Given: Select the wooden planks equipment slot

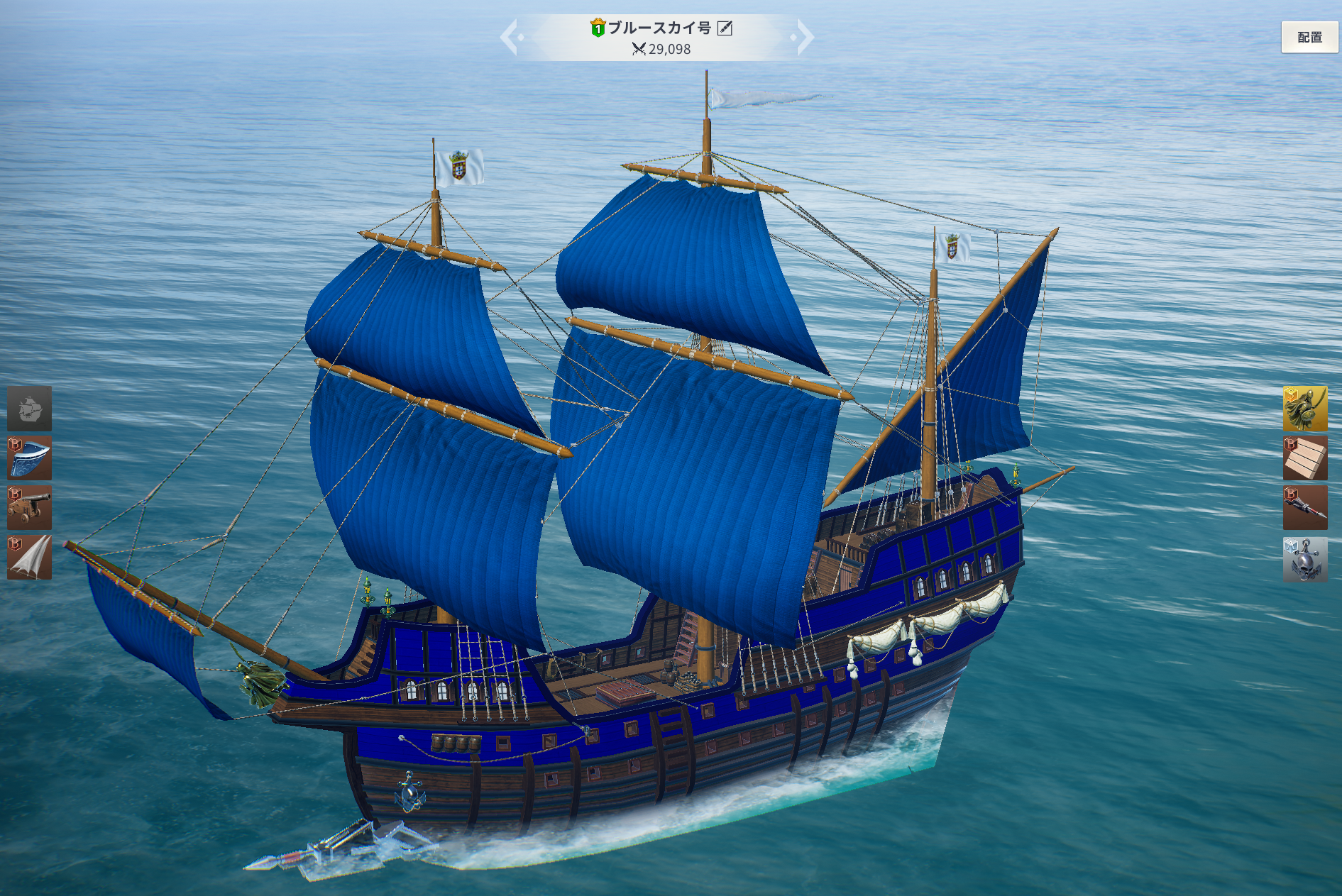Looking at the screenshot, I should [x=1304, y=458].
